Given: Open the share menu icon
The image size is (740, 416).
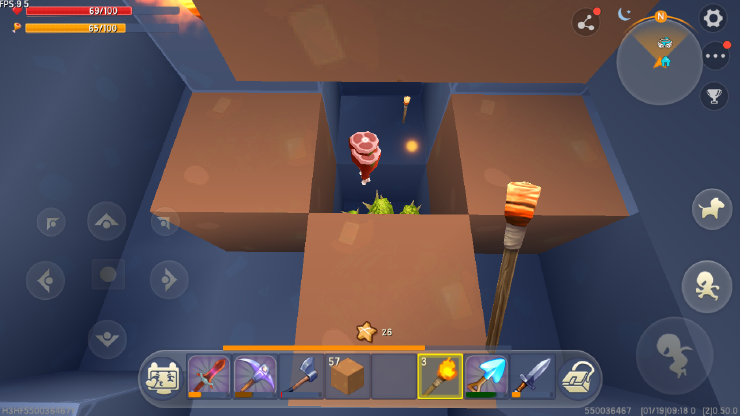Looking at the screenshot, I should 585,22.
